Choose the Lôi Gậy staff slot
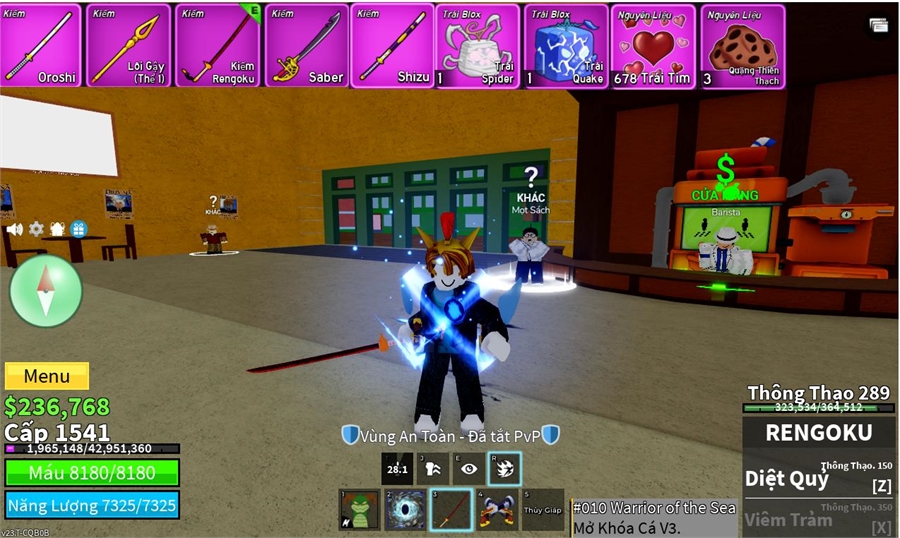The height and width of the screenshot is (538, 900). (128, 46)
